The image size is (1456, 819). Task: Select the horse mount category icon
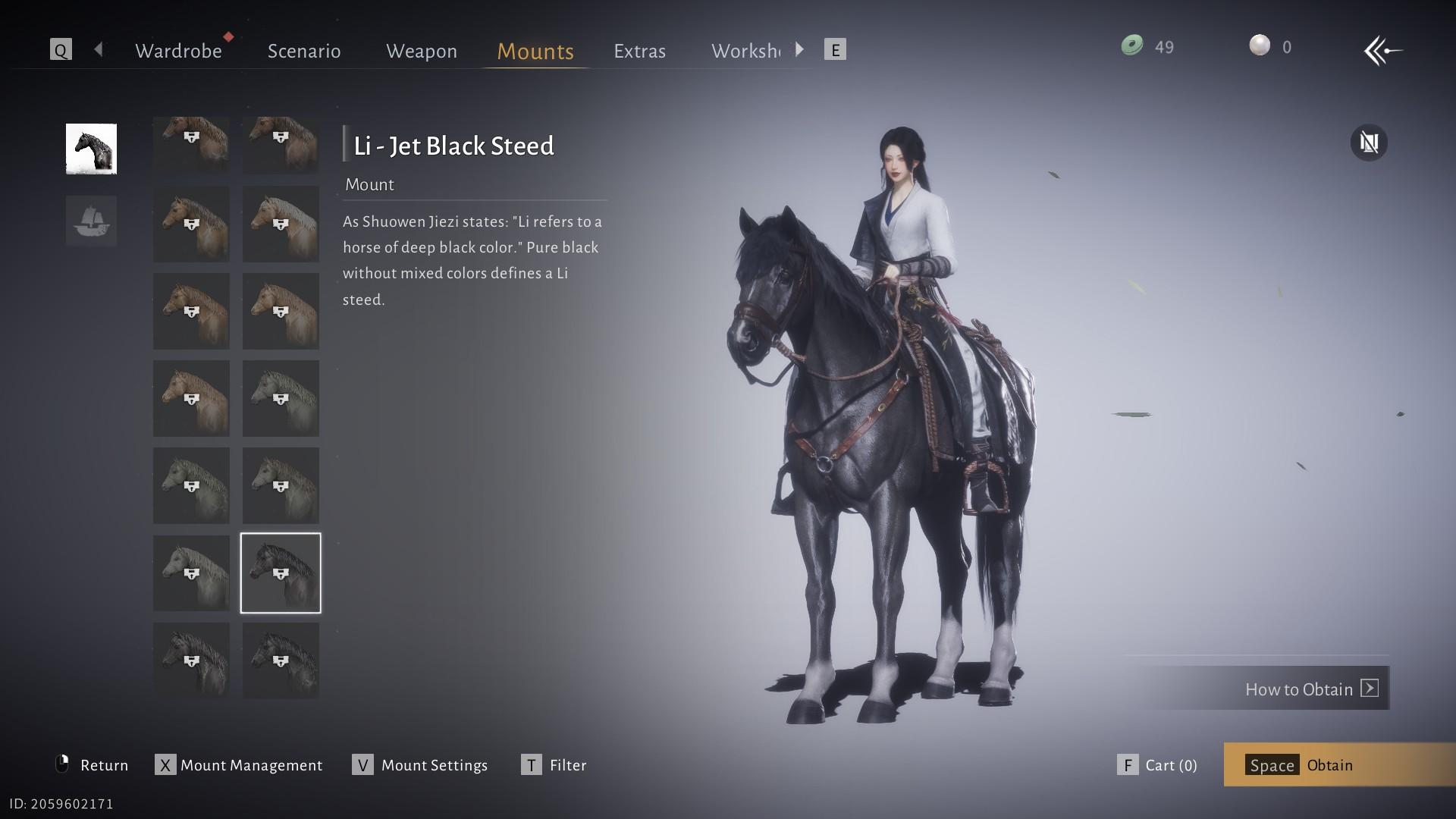pos(91,149)
